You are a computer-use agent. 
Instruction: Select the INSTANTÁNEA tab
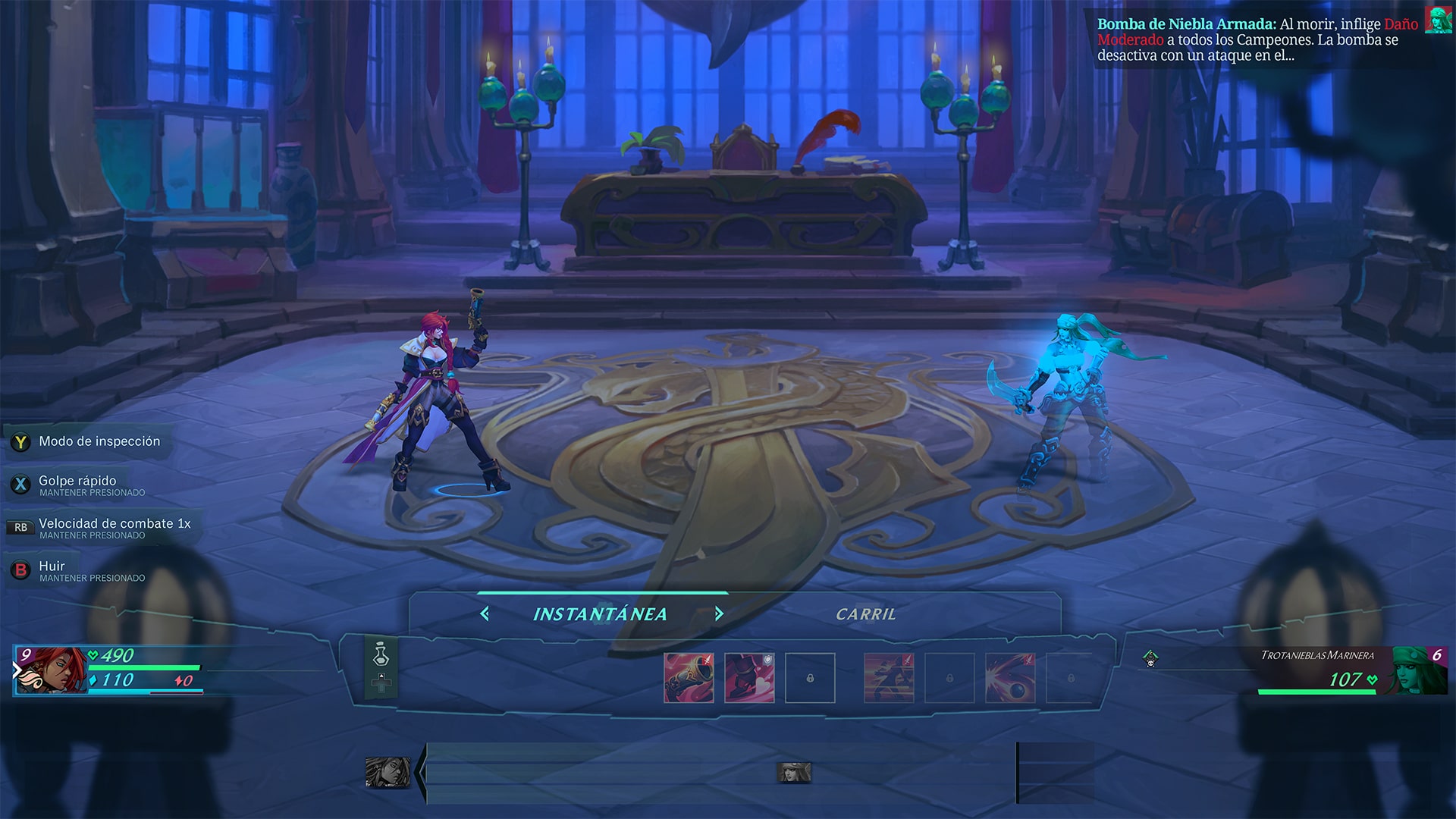point(601,613)
